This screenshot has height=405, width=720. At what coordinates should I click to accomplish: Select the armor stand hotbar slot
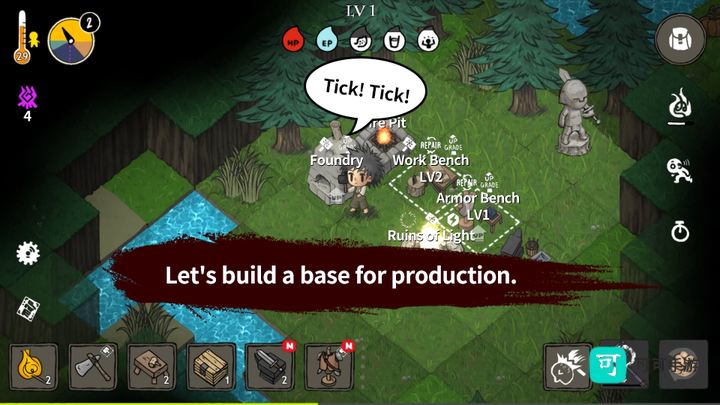330,366
